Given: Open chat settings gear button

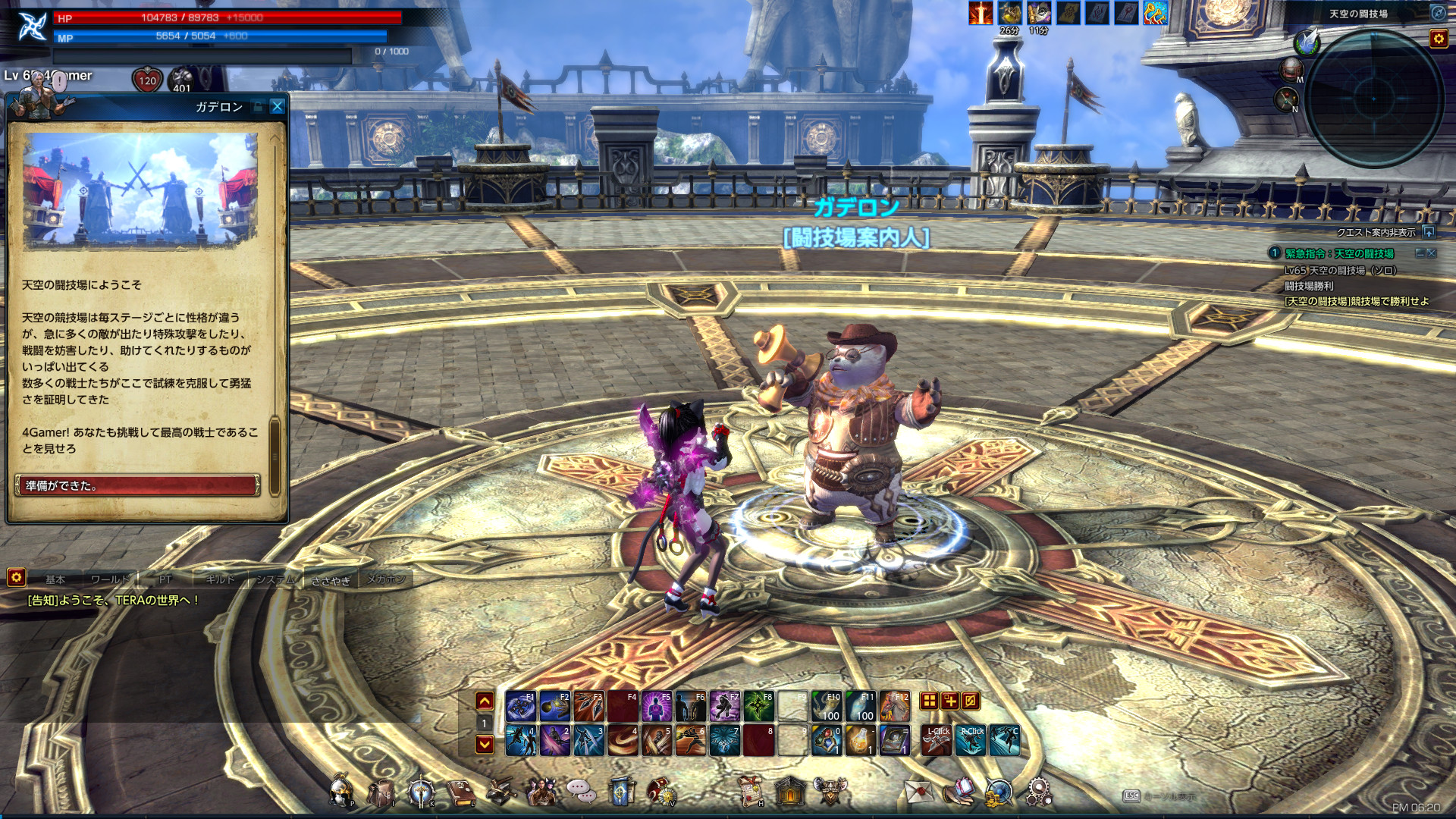Looking at the screenshot, I should point(16,578).
